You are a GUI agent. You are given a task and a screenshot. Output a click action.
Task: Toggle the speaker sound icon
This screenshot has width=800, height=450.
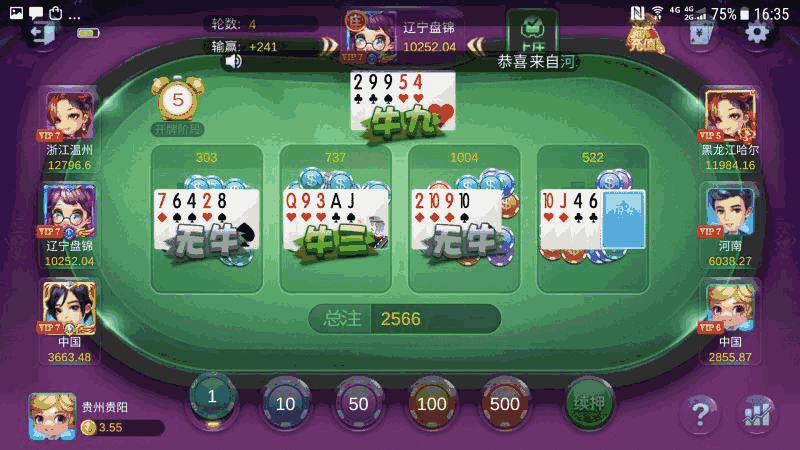pos(233,61)
